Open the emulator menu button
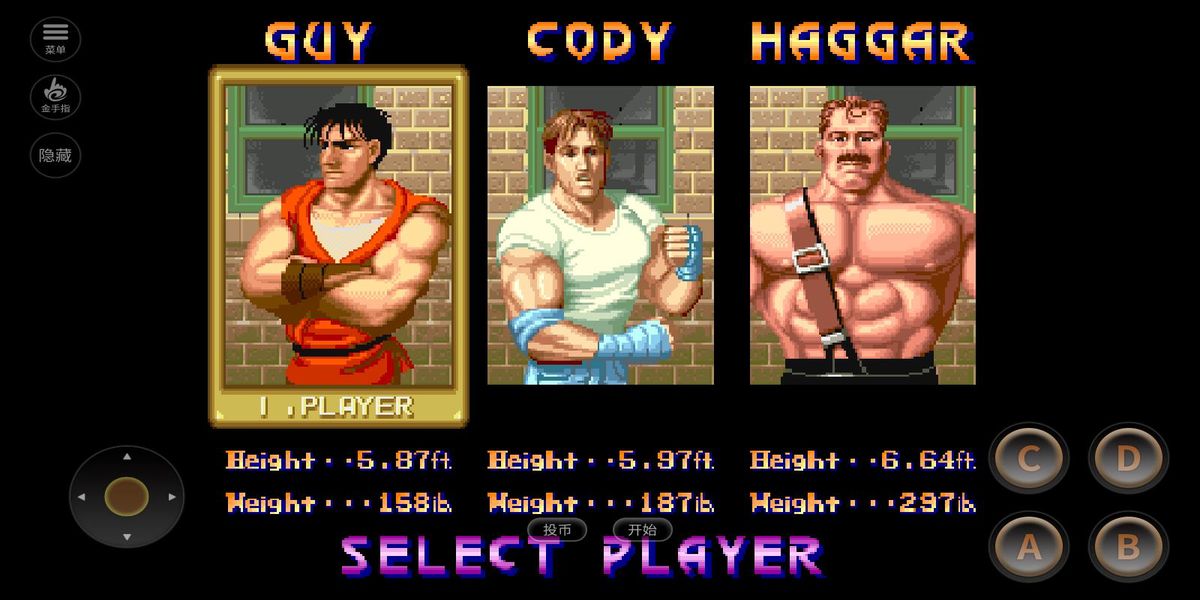The image size is (1200, 600). (55, 39)
